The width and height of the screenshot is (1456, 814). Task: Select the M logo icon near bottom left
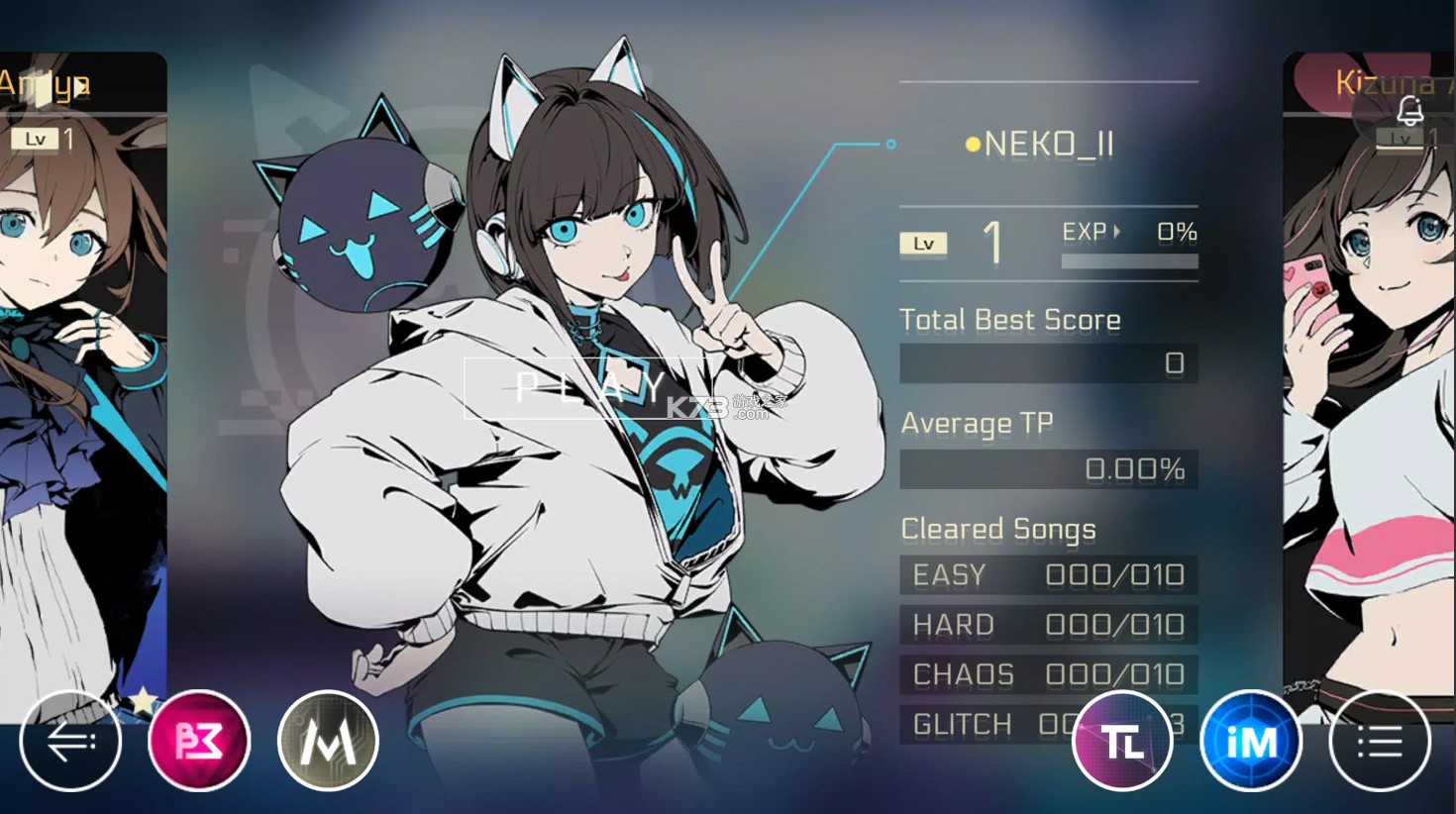(327, 740)
